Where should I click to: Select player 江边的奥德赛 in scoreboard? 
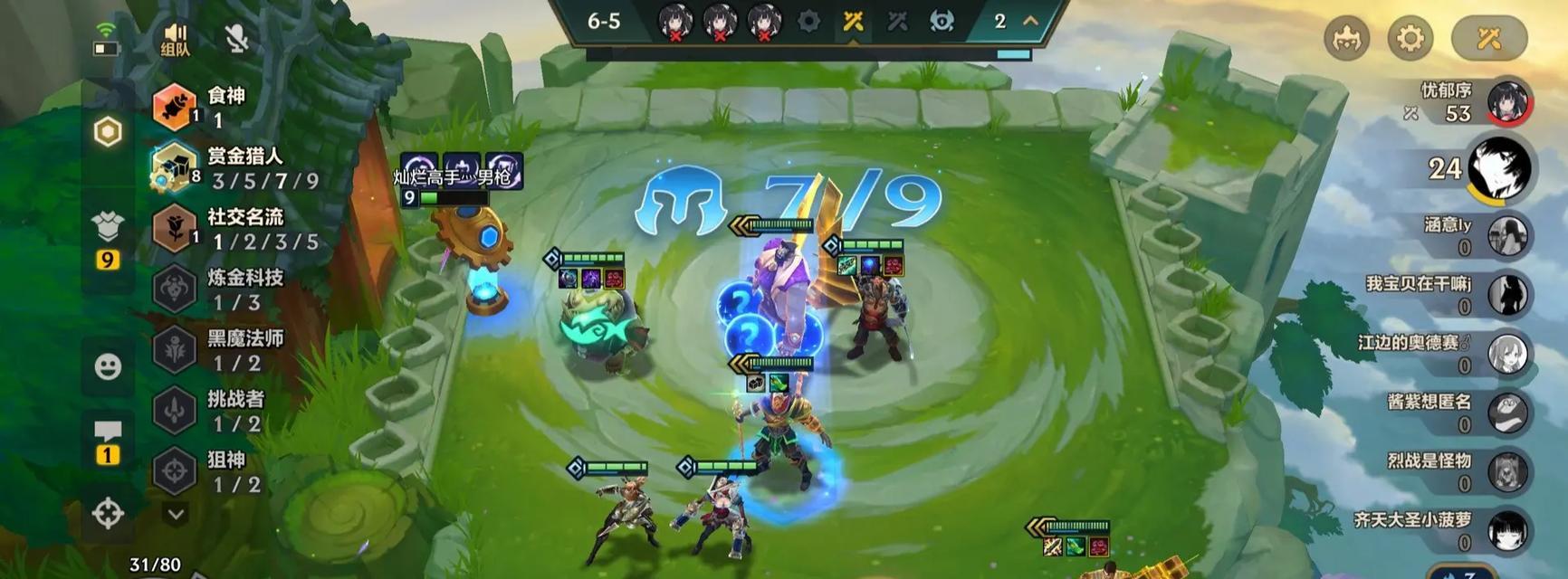[x=1507, y=354]
